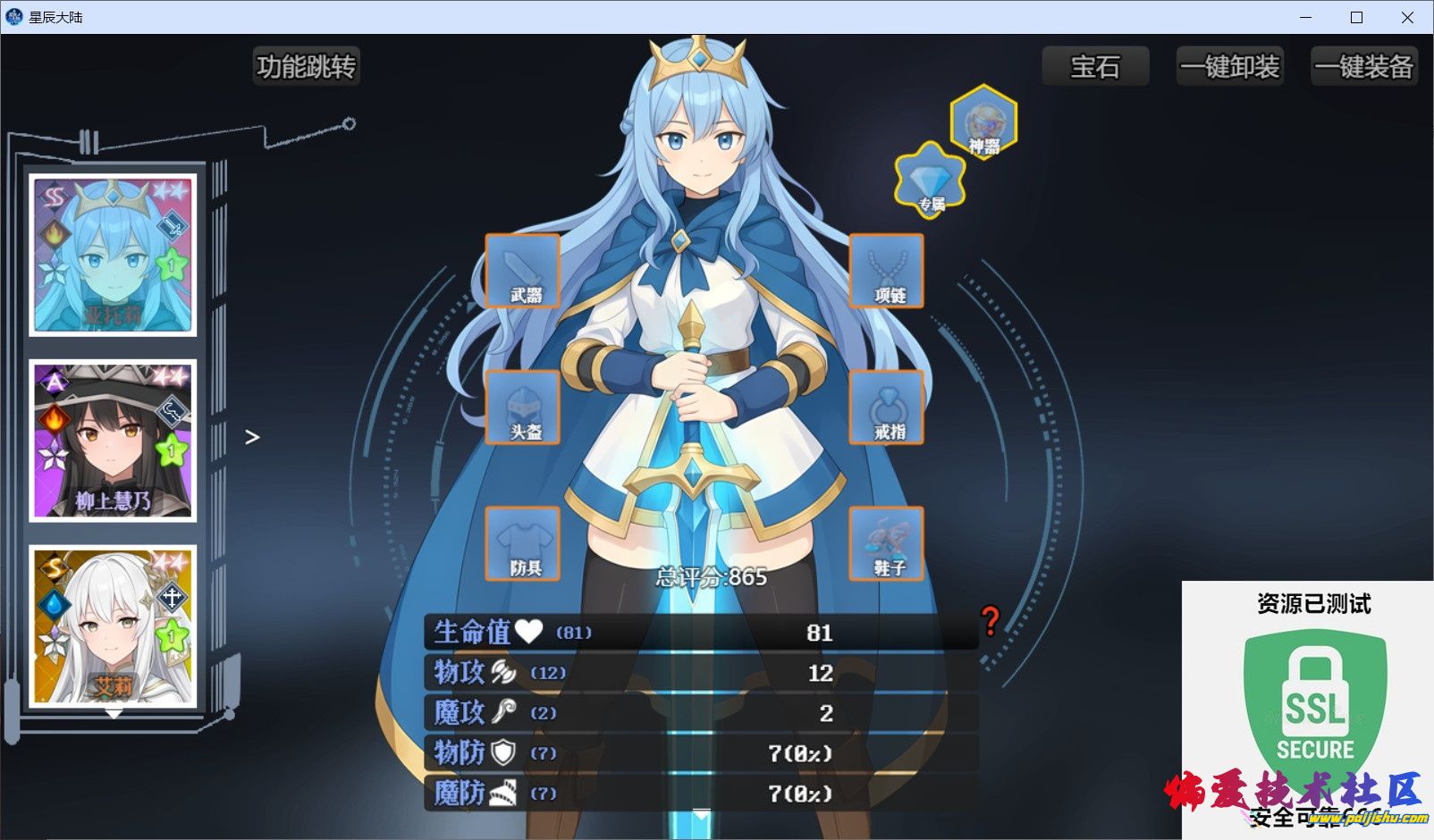
Task: Click the 头盔 helmet equipment slot
Action: (x=521, y=407)
